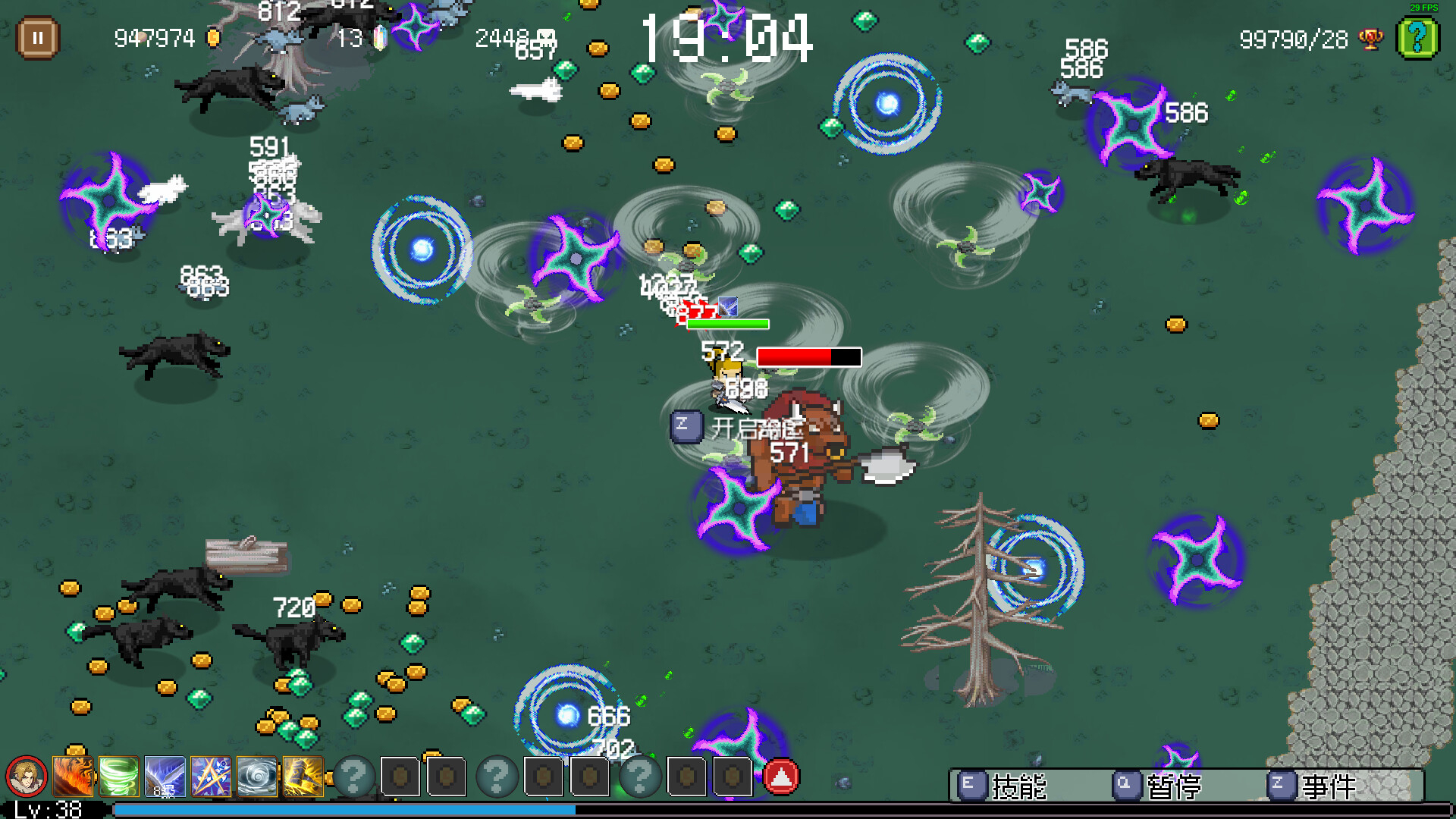Viewport: 1456px width, 819px height.
Task: Select the blond hero portrait
Action: 27,777
